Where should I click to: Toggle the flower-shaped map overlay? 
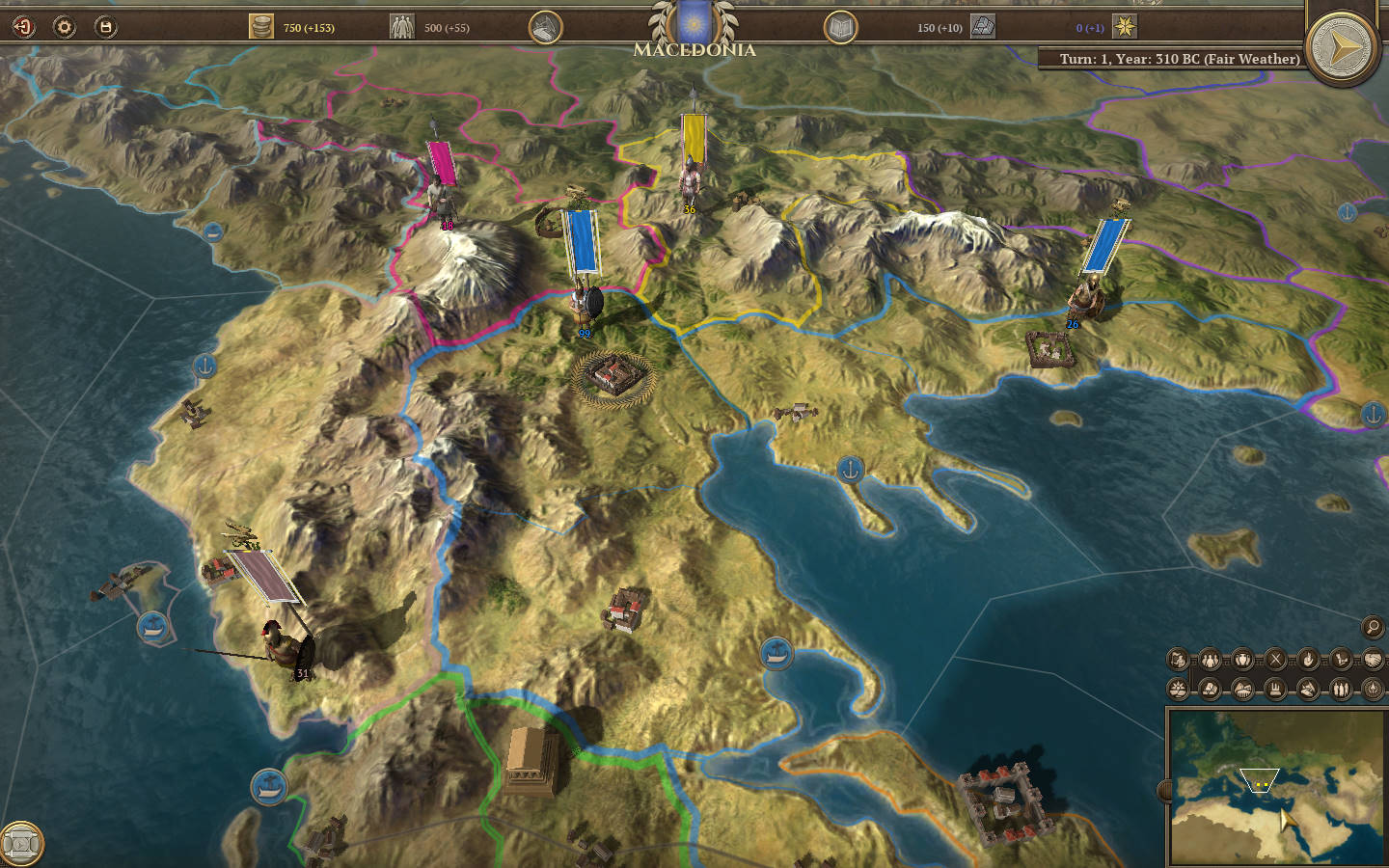[1178, 689]
